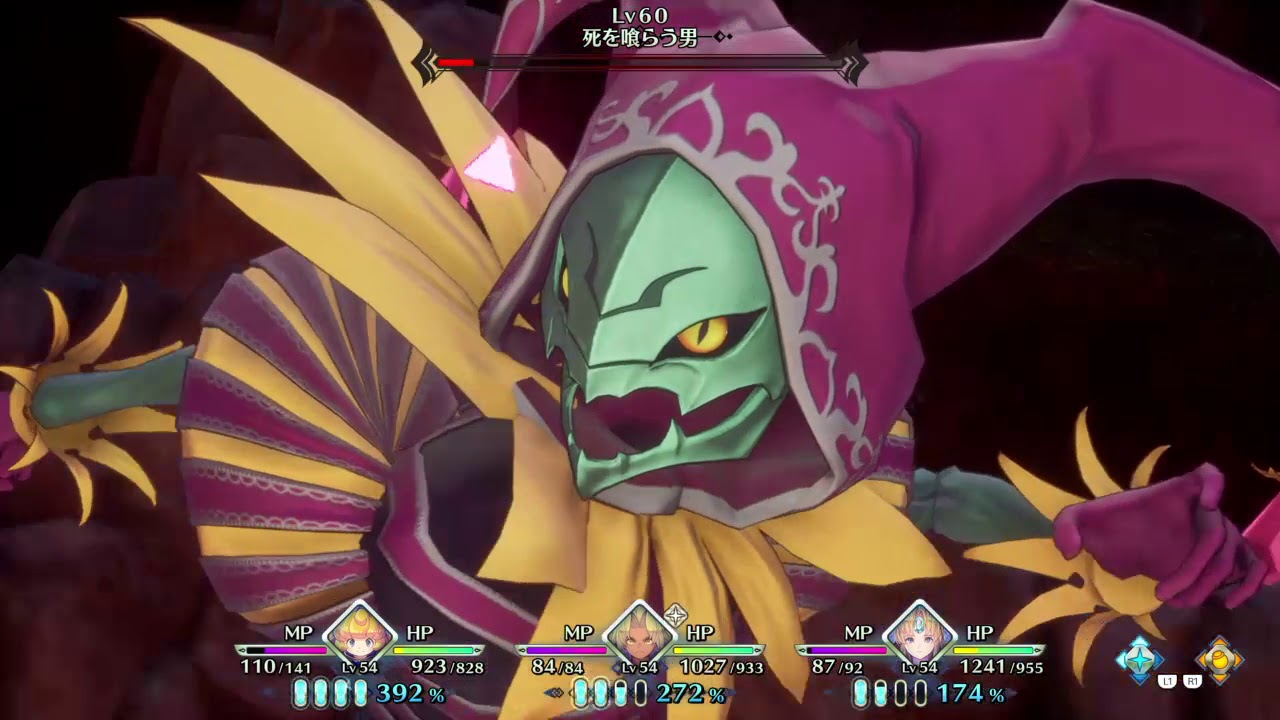The height and width of the screenshot is (720, 1280).
Task: Open the blue crystal shortcut menu
Action: tap(1139, 659)
